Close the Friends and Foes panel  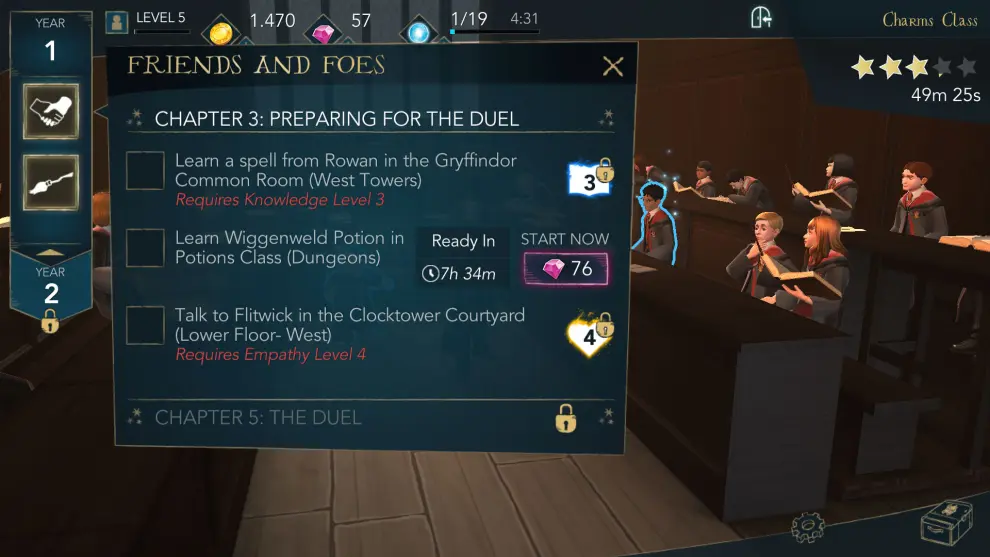click(x=613, y=67)
